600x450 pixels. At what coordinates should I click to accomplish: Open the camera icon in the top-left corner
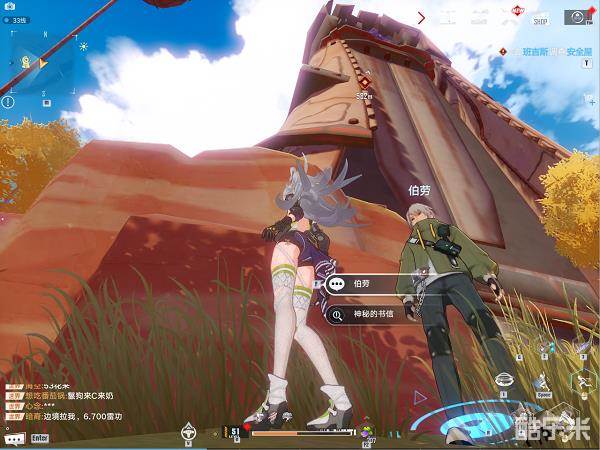(8, 8)
